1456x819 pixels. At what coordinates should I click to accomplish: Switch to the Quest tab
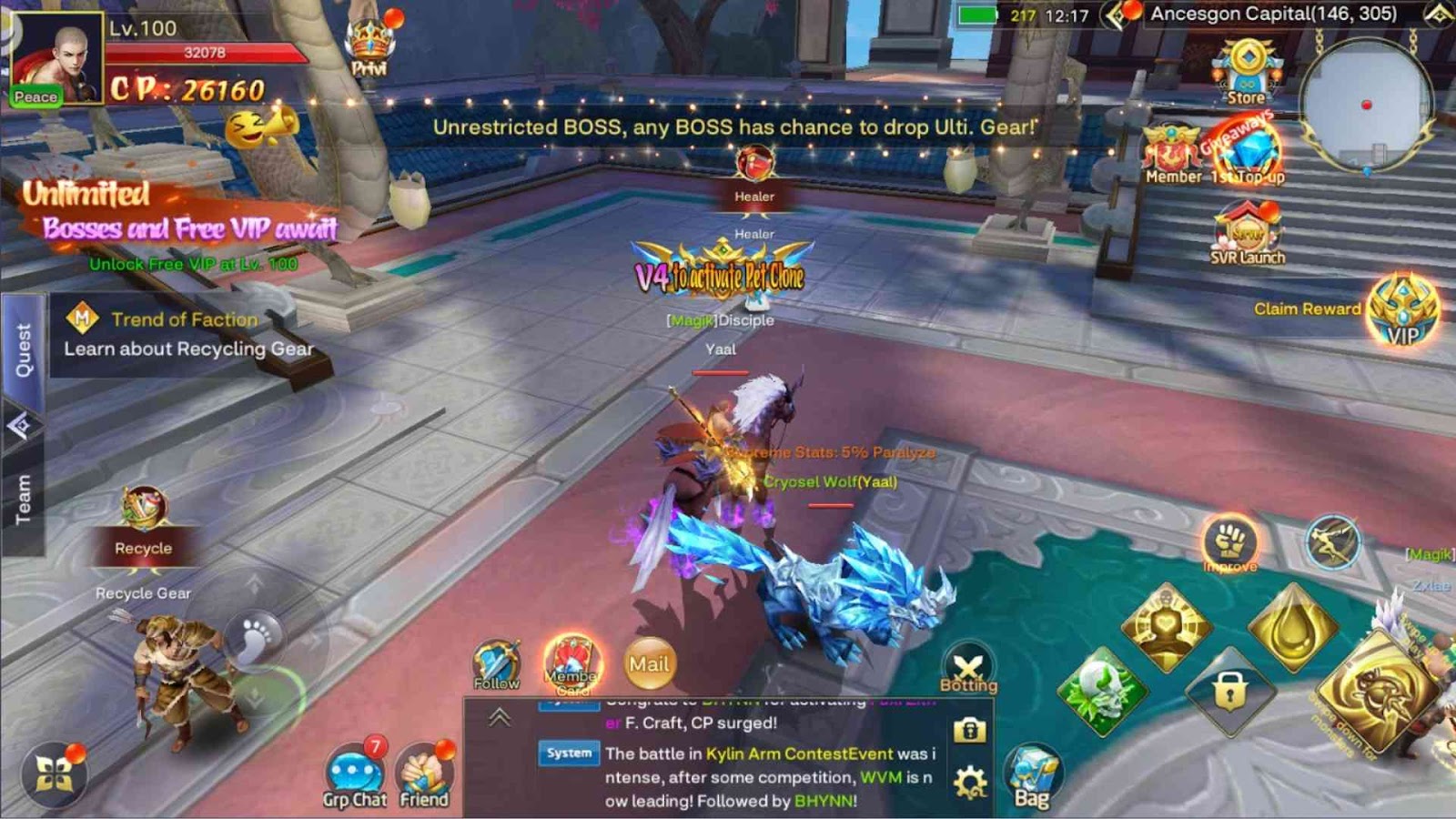point(23,351)
